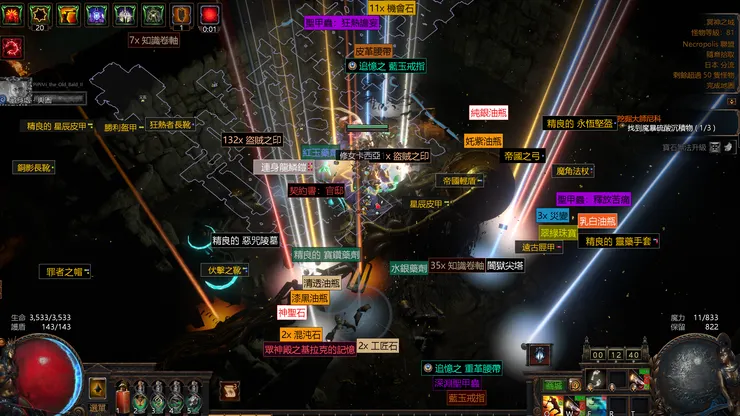The height and width of the screenshot is (416, 740).
Task: Select the red swirl buff icon
Action: pyautogui.click(x=12, y=45)
